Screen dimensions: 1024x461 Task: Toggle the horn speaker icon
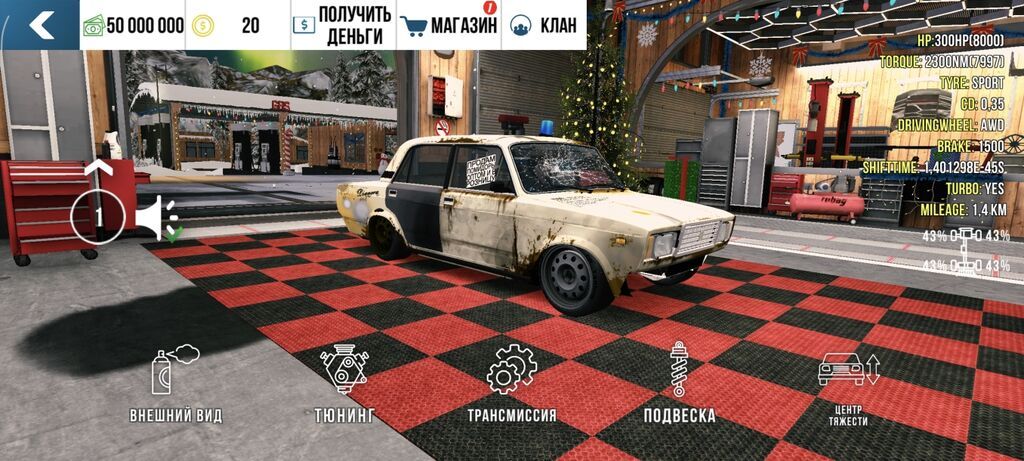pos(156,217)
